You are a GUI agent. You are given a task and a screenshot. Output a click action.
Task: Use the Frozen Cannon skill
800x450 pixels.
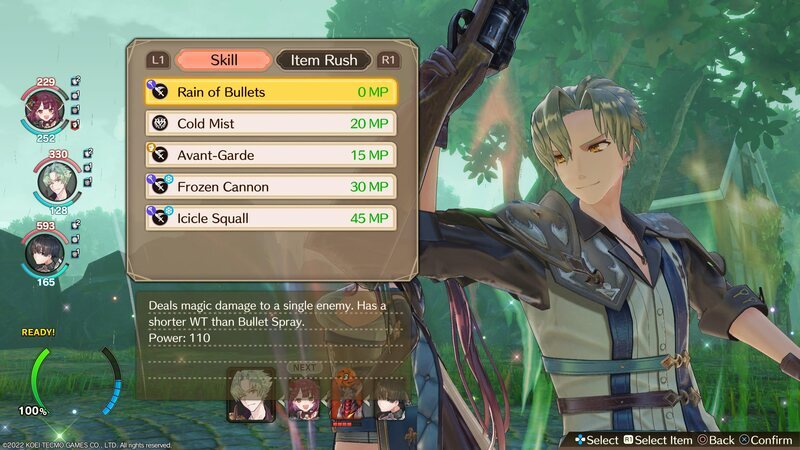pos(270,186)
